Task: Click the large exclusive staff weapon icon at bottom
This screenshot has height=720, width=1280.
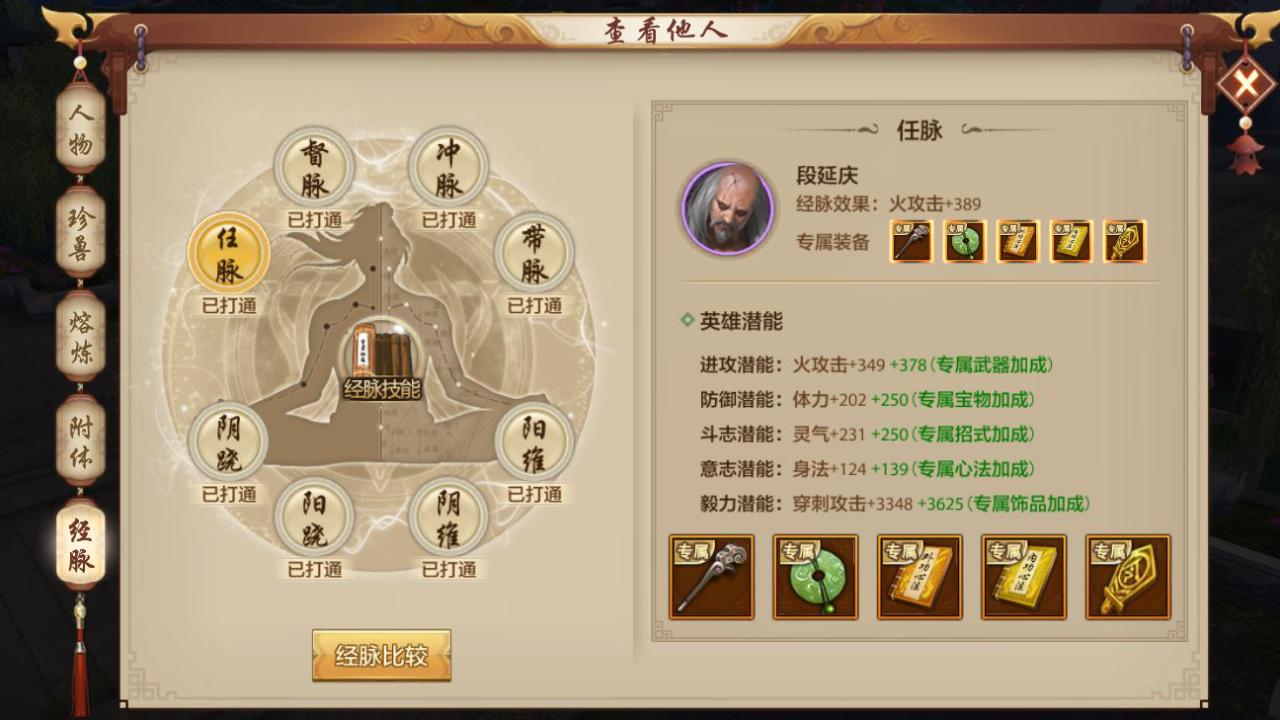Action: [x=711, y=577]
